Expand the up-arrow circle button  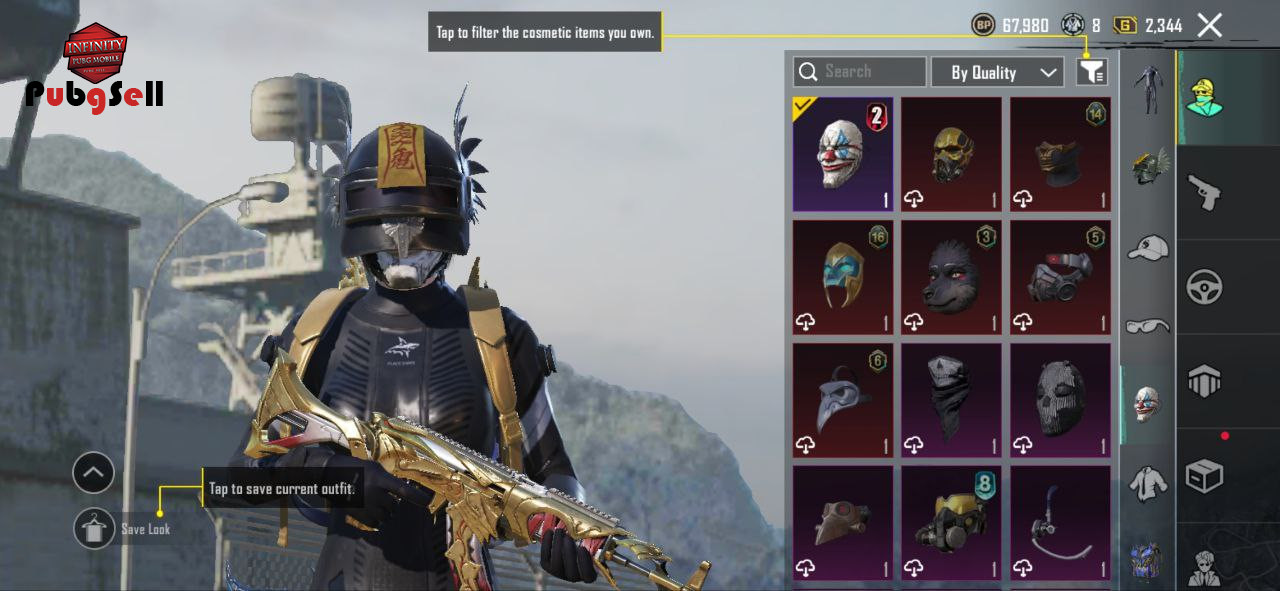pyautogui.click(x=94, y=473)
